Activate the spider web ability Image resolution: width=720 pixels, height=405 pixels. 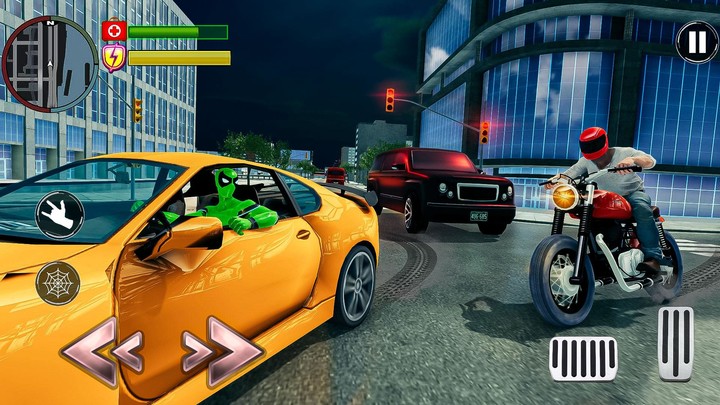58,283
